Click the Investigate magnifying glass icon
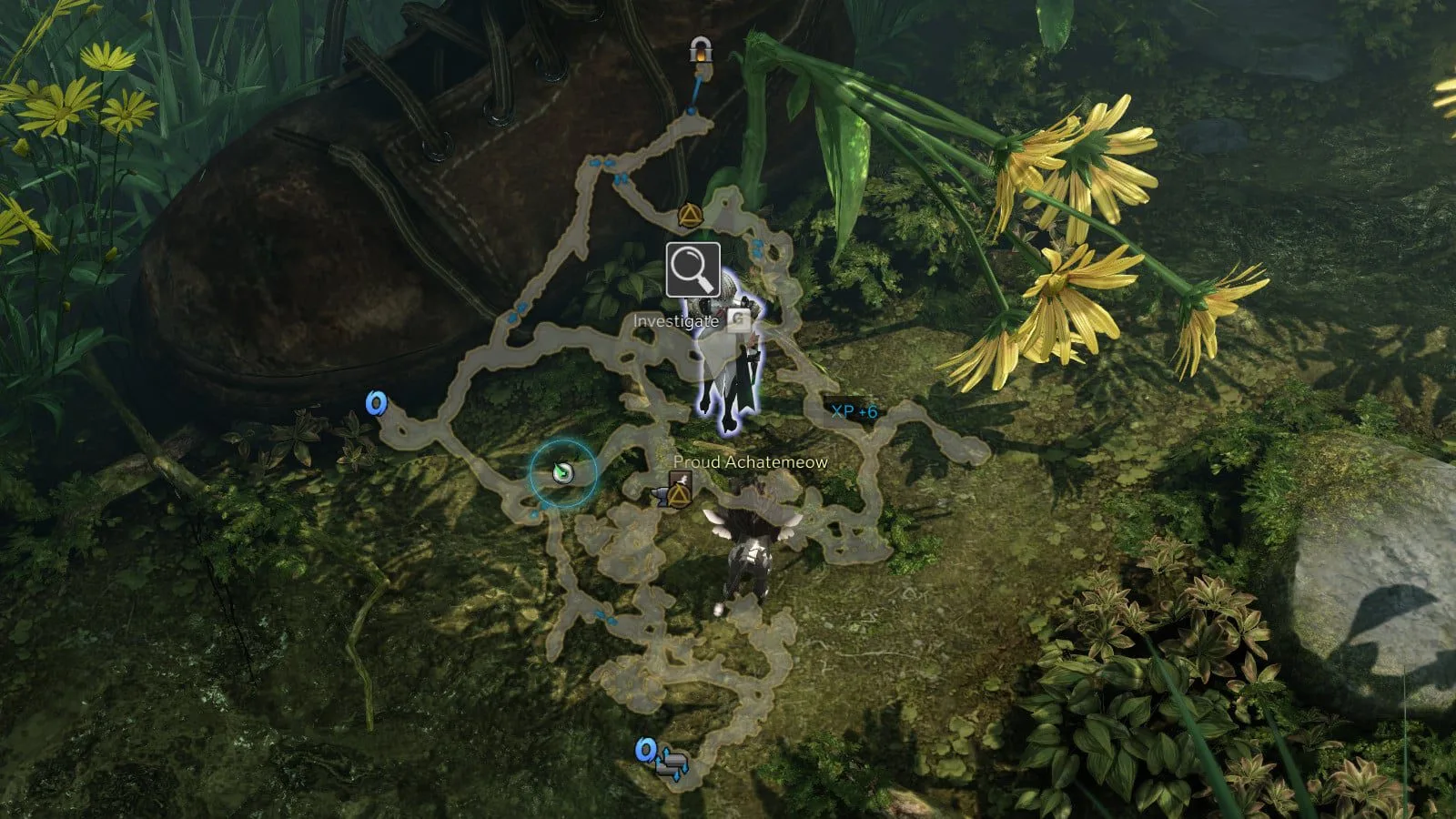This screenshot has height=819, width=1456. (x=693, y=269)
